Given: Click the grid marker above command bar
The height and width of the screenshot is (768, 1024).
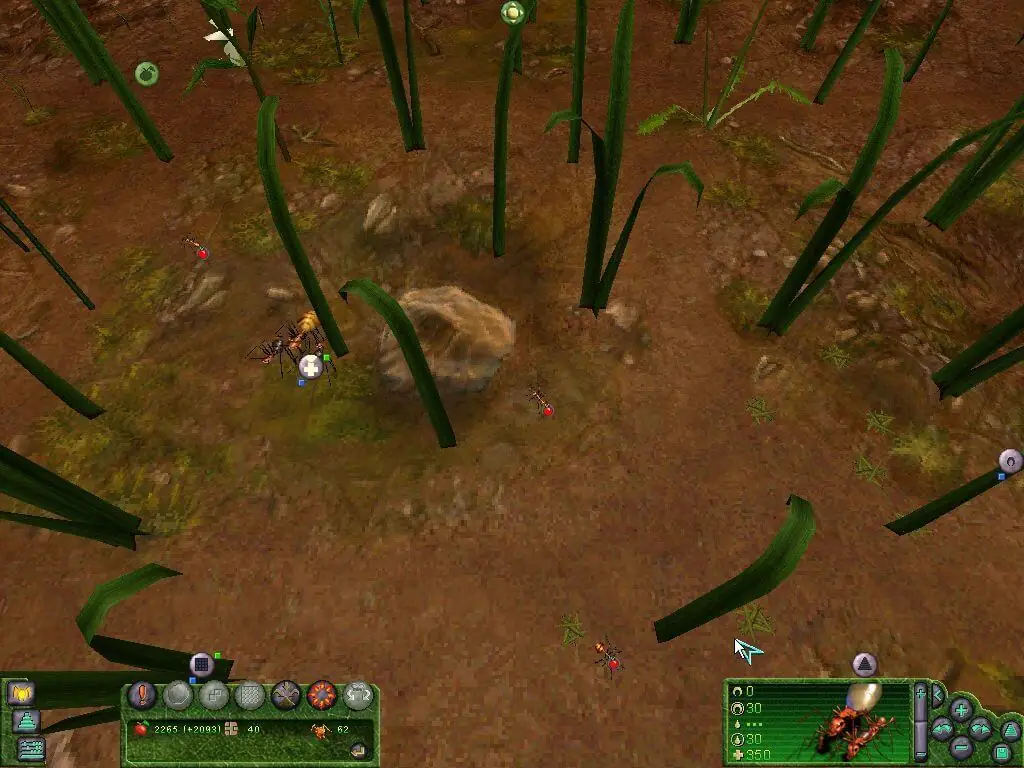Looking at the screenshot, I should coord(202,664).
